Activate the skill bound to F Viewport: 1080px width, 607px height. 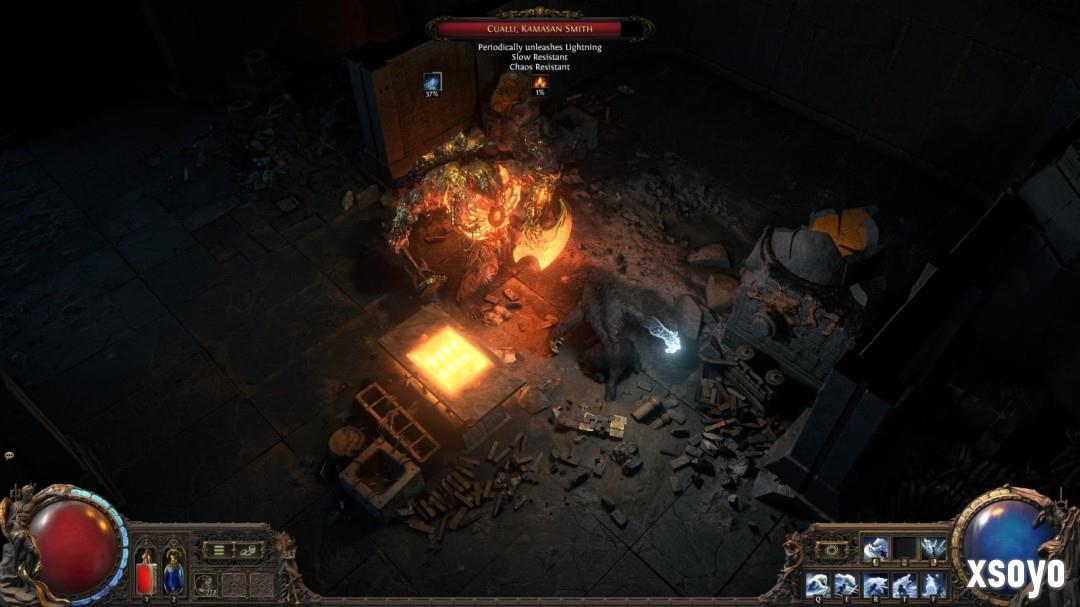click(x=934, y=585)
